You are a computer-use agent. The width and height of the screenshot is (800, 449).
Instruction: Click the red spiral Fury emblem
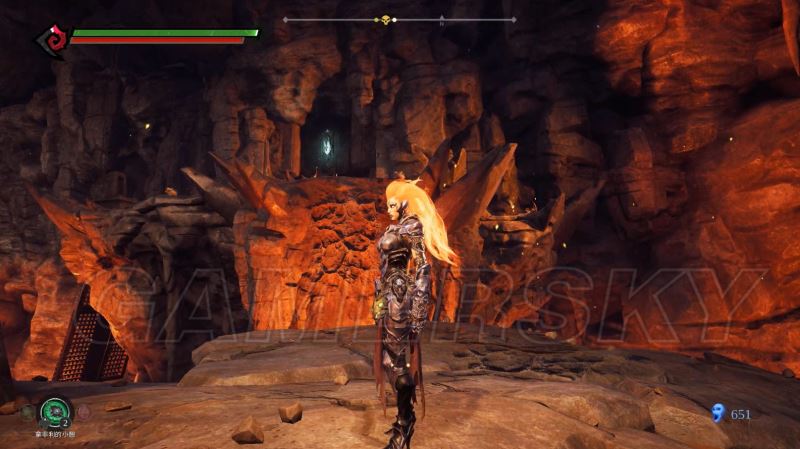click(49, 40)
